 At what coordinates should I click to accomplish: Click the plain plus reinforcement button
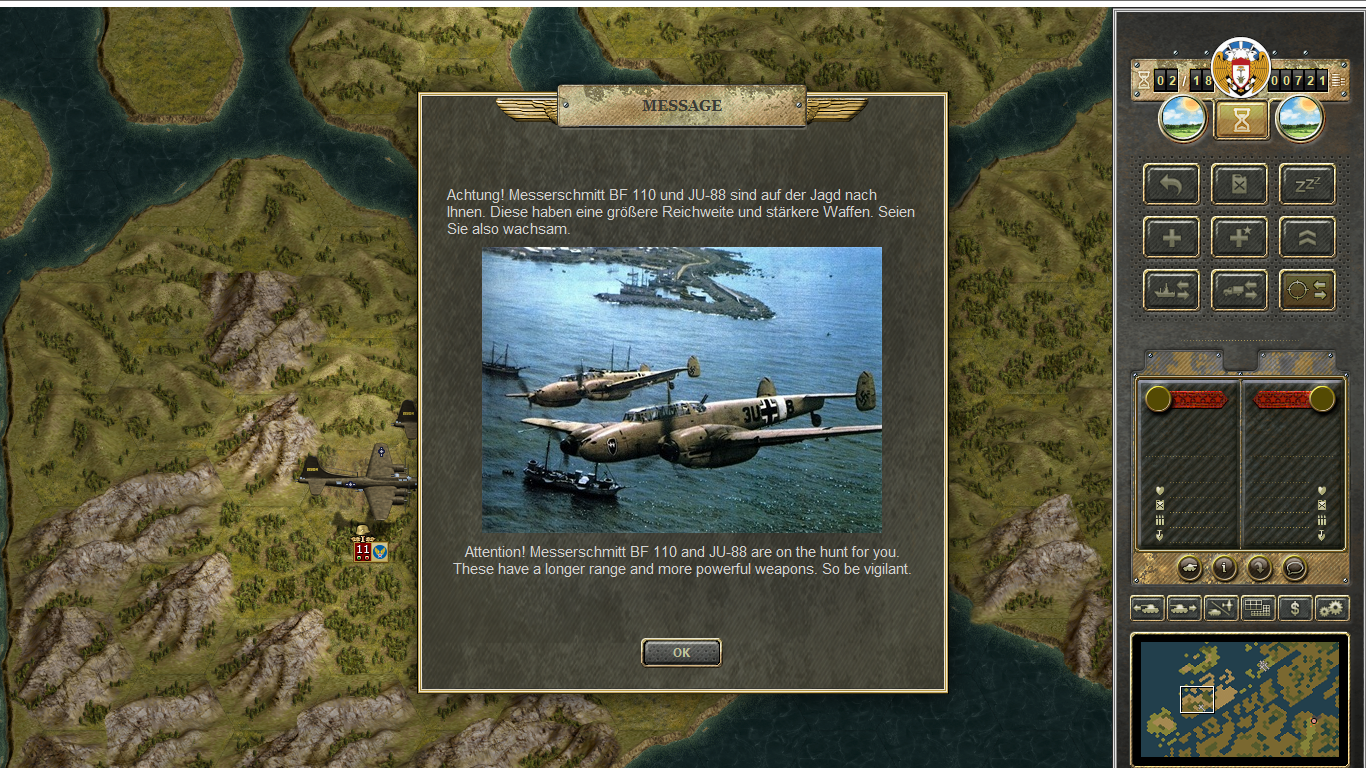click(1171, 237)
